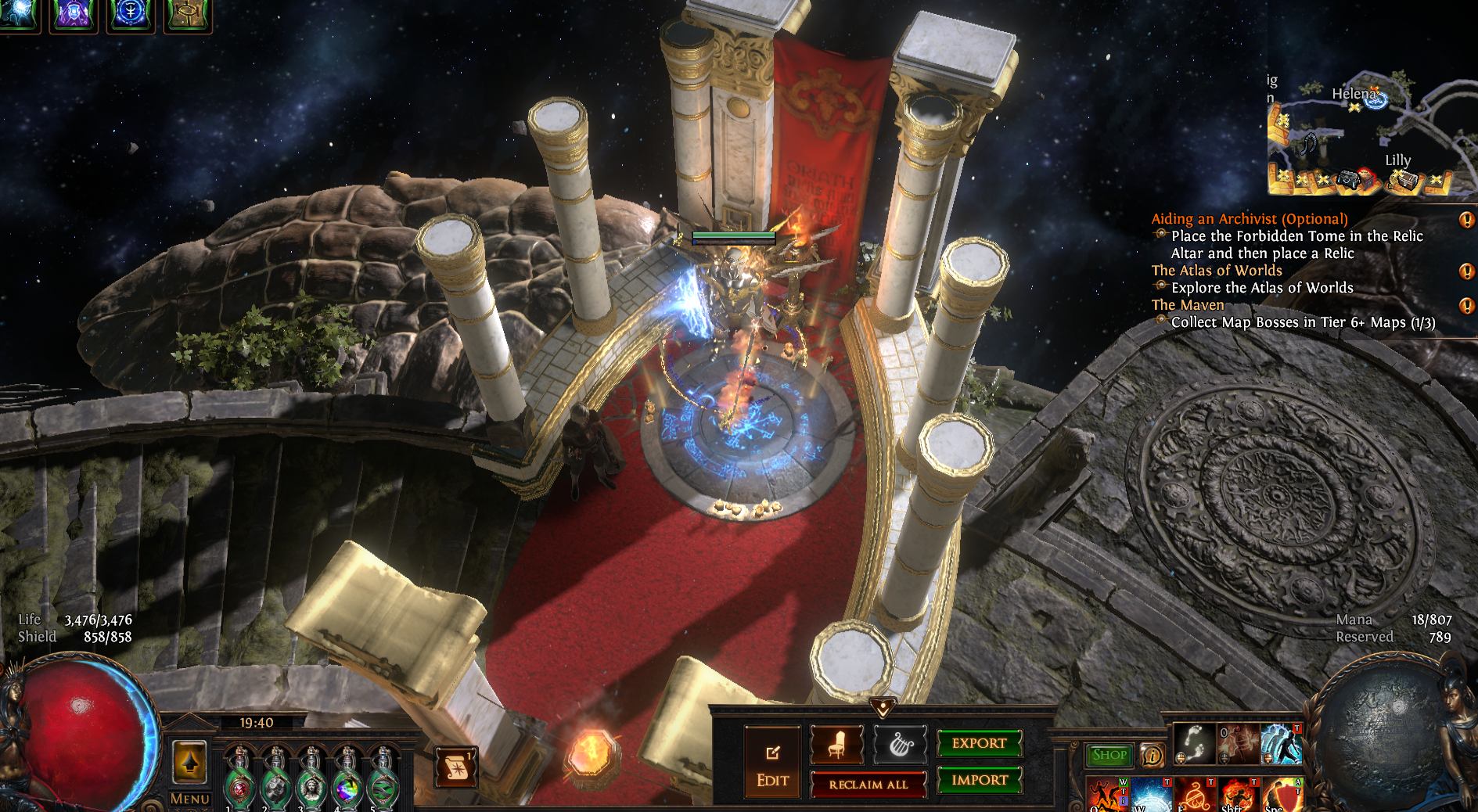Select the Aiding an Archivist quest
1478x812 pixels.
[x=1249, y=219]
